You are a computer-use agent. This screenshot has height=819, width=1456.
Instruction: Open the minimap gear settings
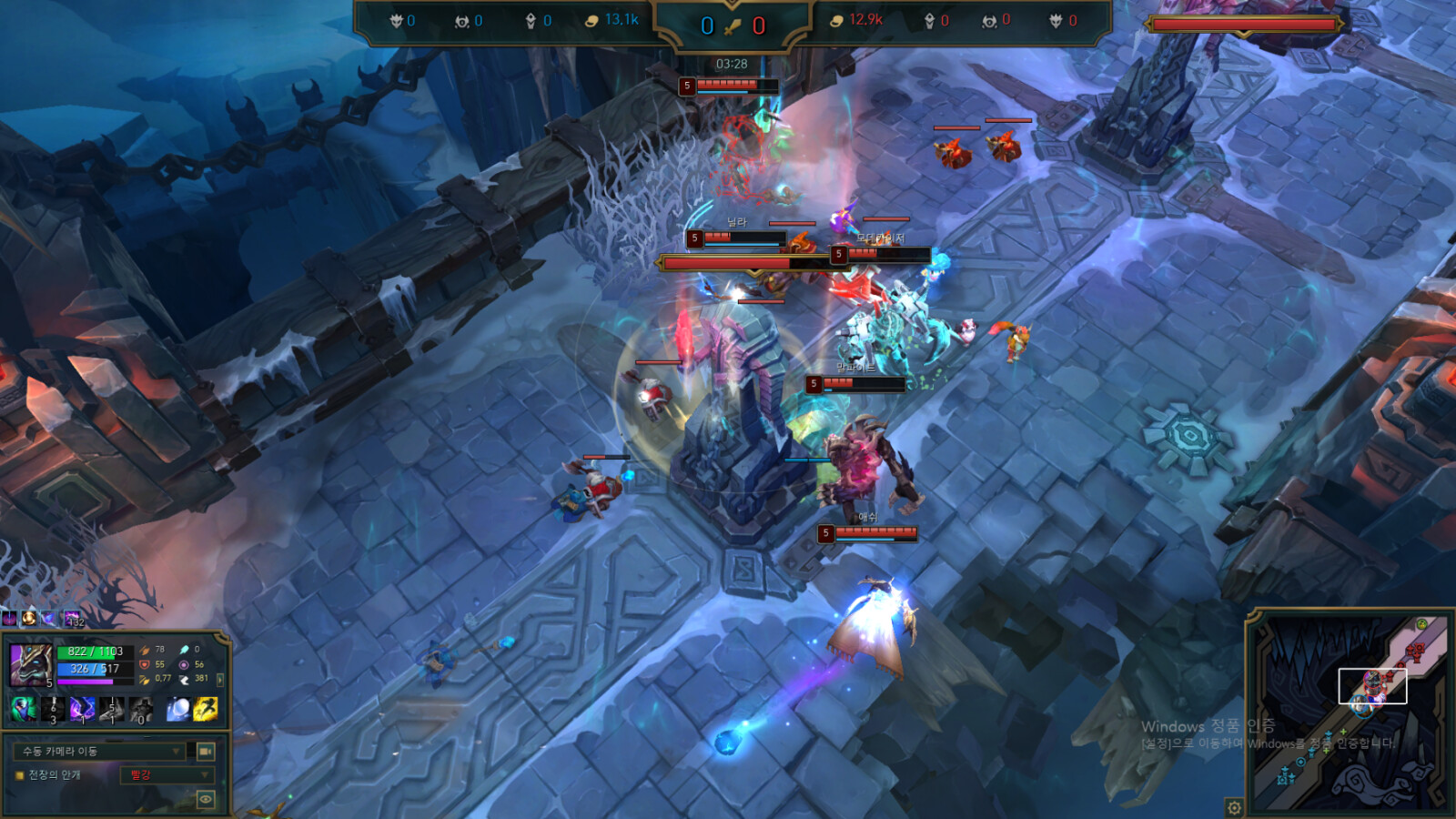1234,807
